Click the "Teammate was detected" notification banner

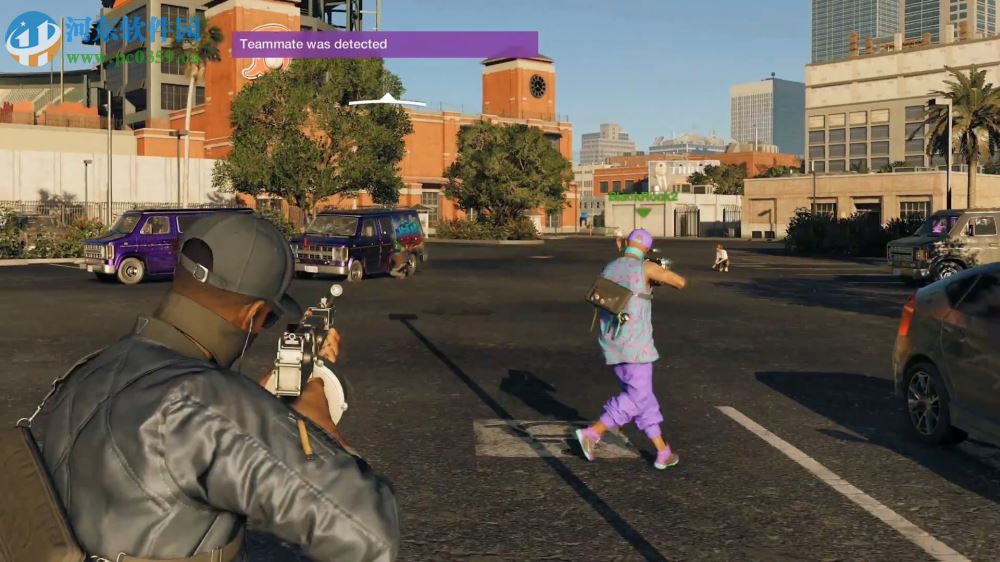point(385,44)
